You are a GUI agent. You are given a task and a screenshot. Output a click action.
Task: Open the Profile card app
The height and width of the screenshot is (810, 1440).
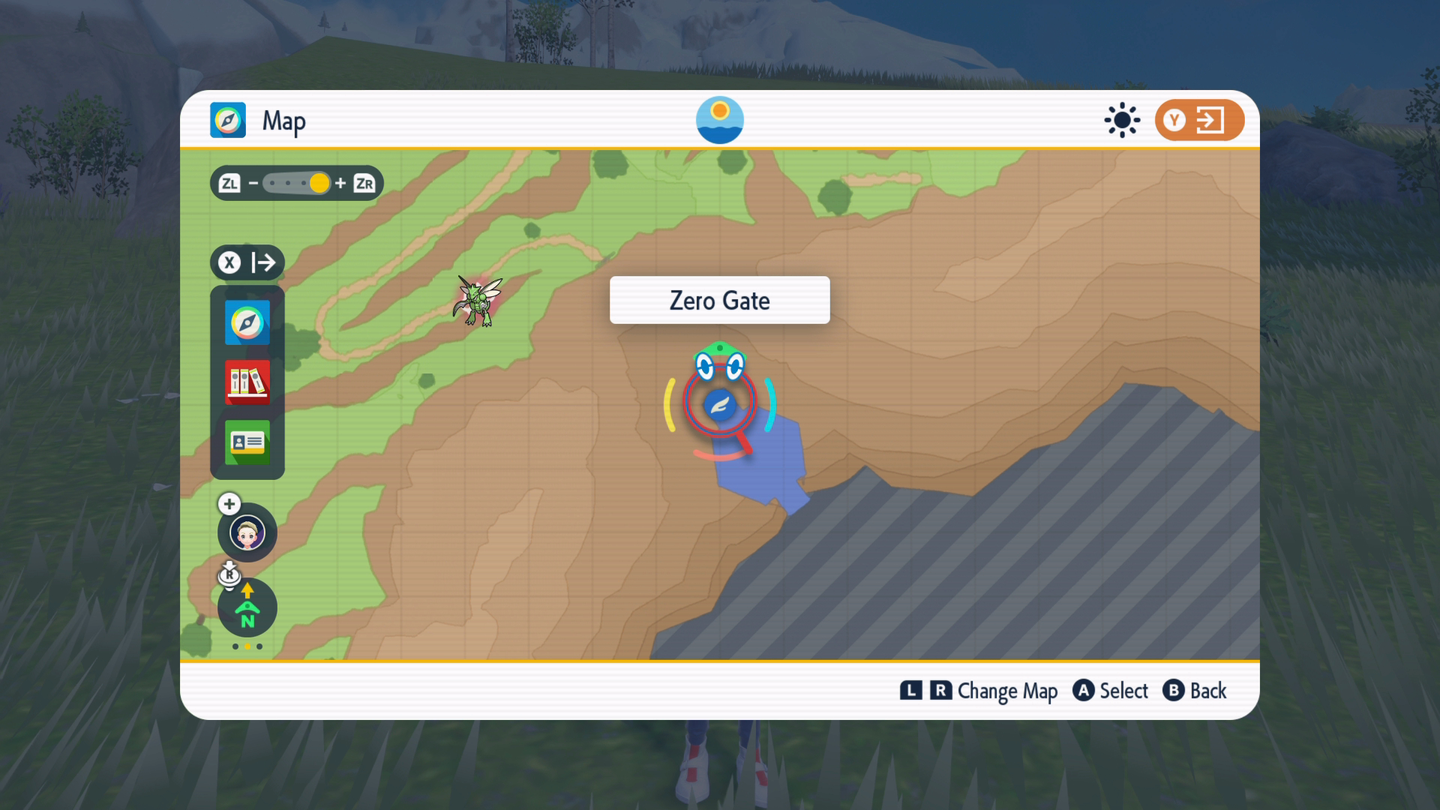tap(247, 443)
